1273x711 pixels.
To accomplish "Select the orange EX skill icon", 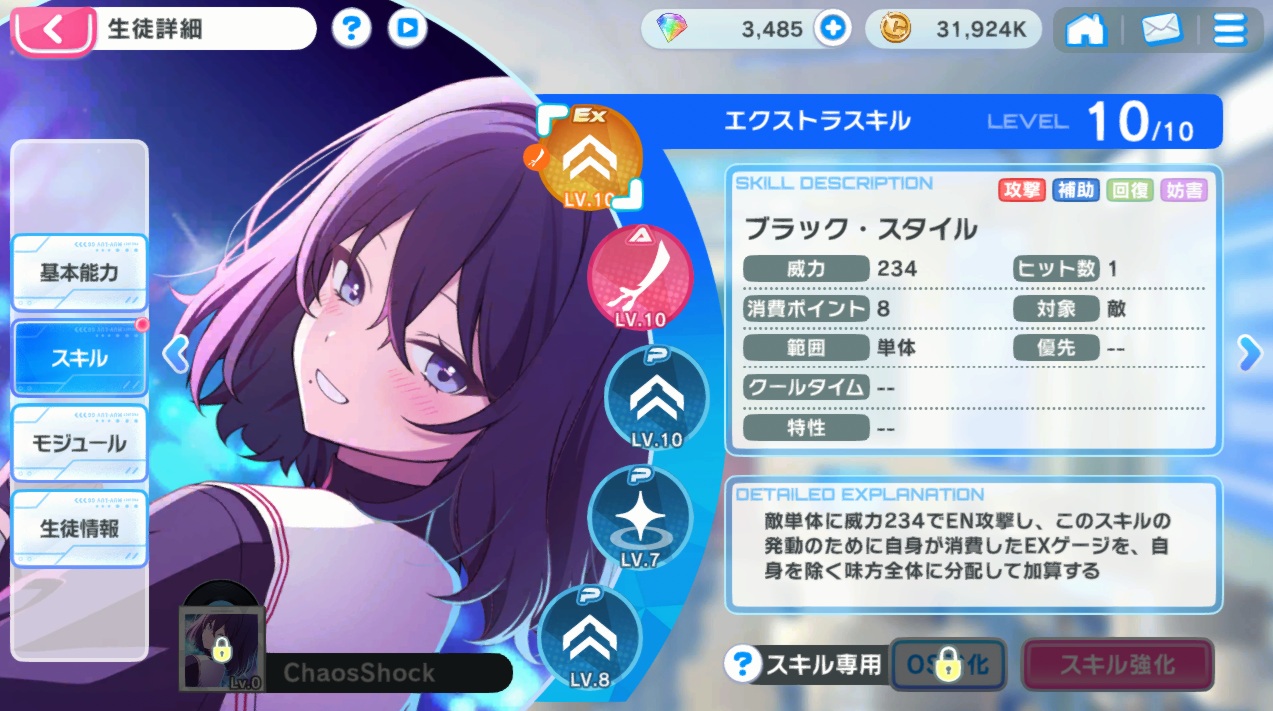I will point(589,158).
